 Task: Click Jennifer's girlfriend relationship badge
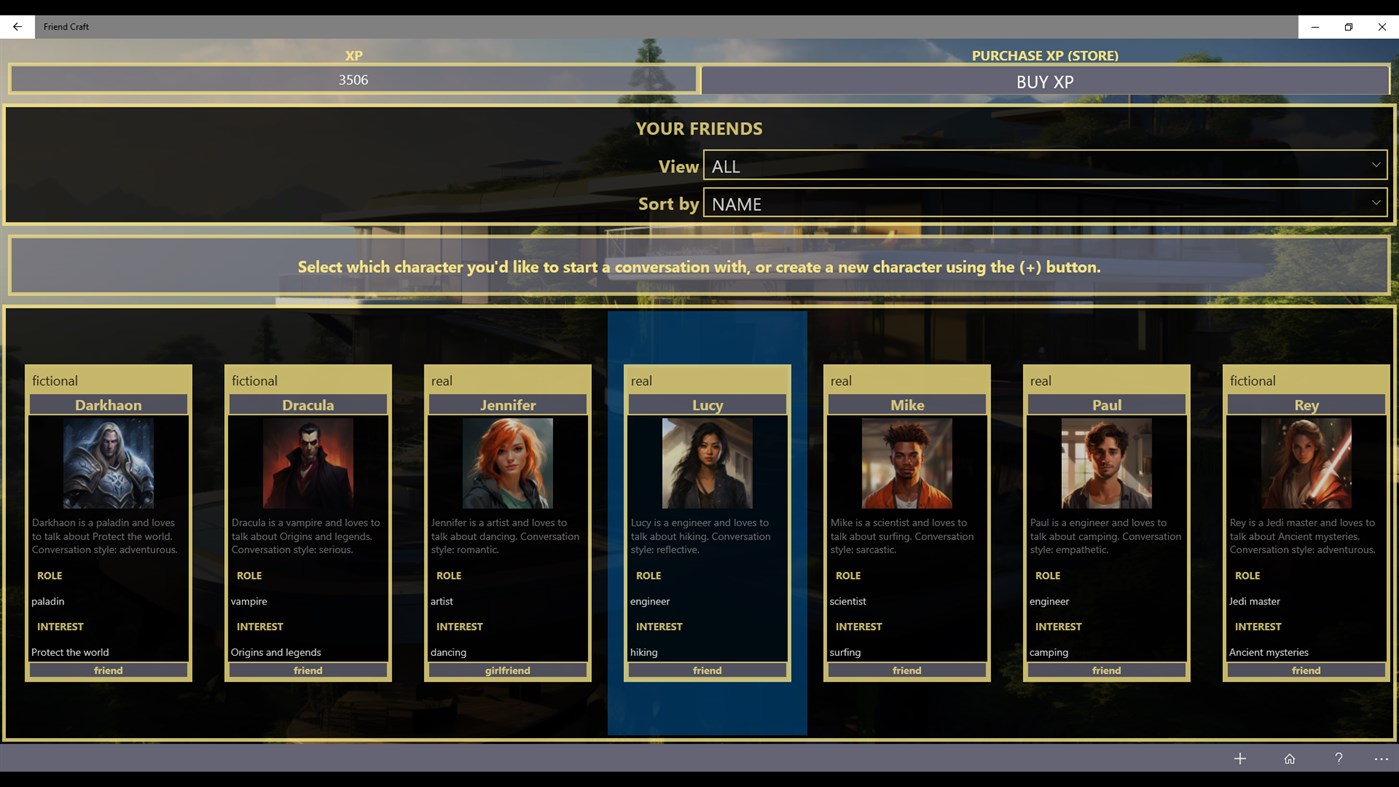coord(507,670)
